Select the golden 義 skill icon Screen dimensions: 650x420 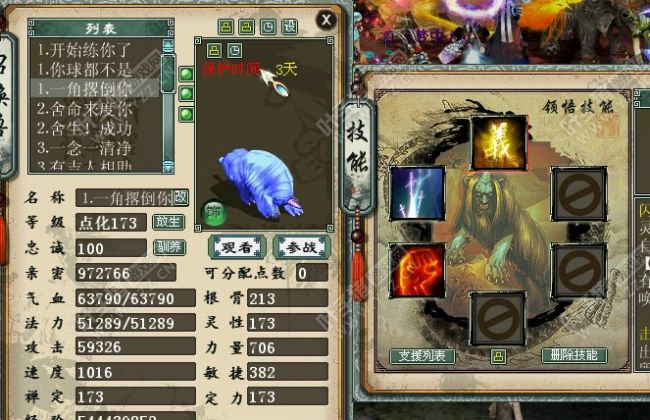click(499, 143)
